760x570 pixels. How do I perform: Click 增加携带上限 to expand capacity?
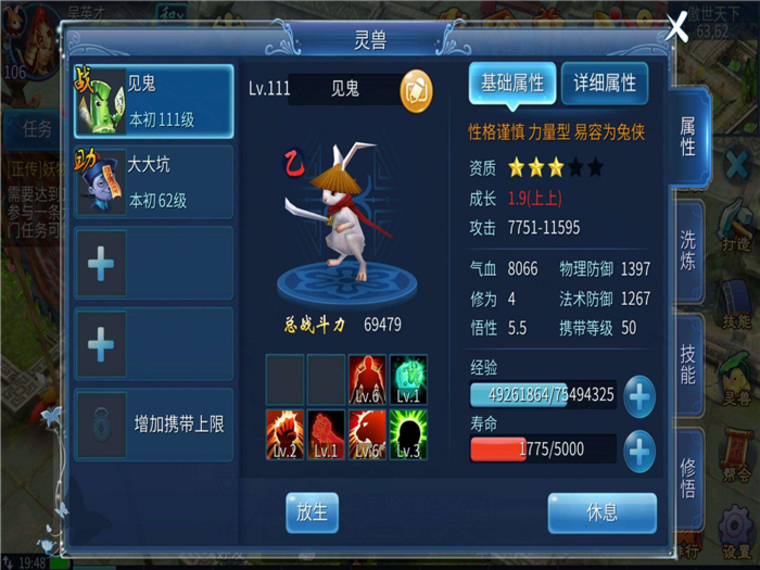click(x=154, y=425)
